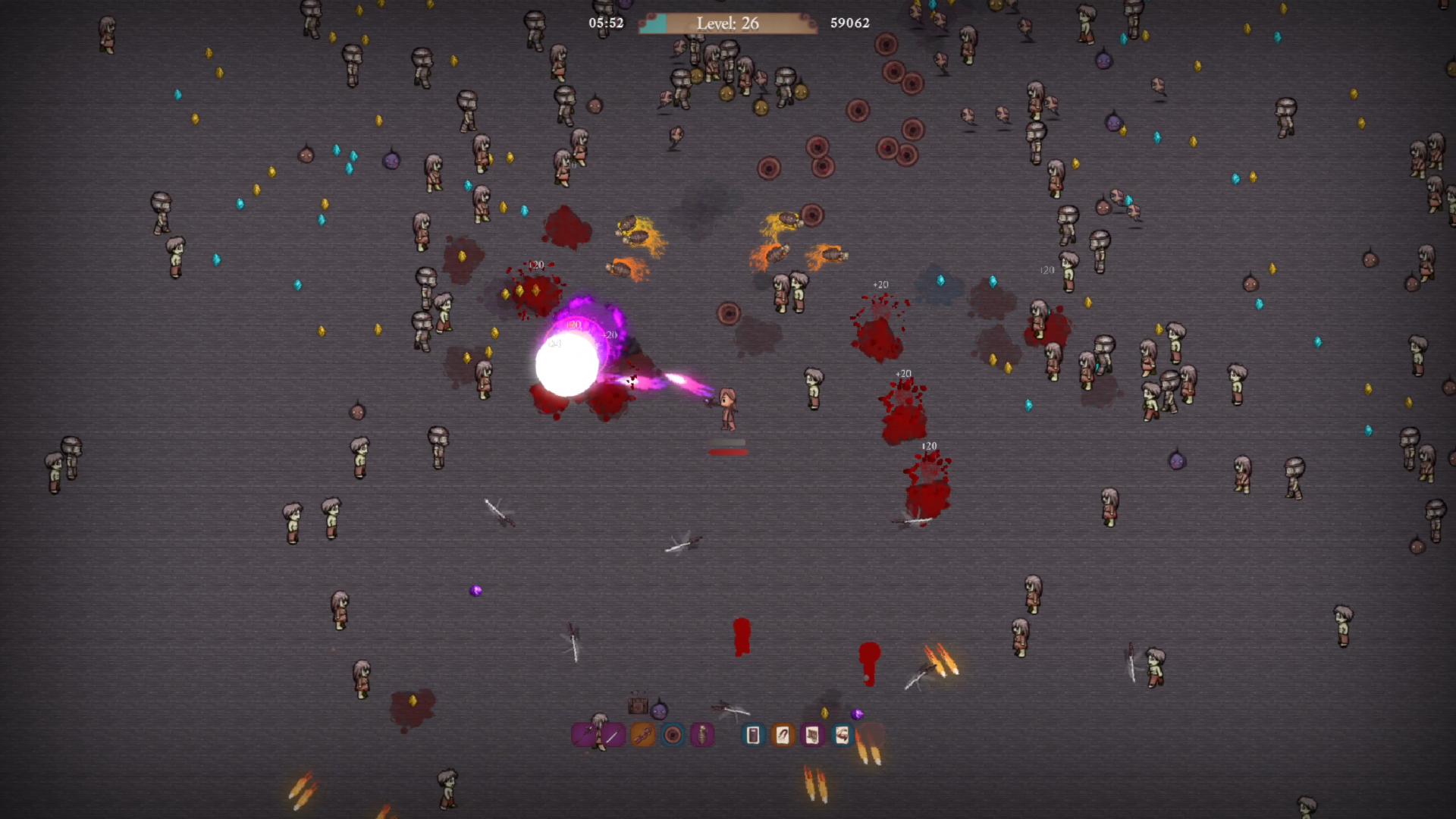The width and height of the screenshot is (1456, 819).
Task: Click the orange crossbow weapon icon
Action: tap(642, 735)
